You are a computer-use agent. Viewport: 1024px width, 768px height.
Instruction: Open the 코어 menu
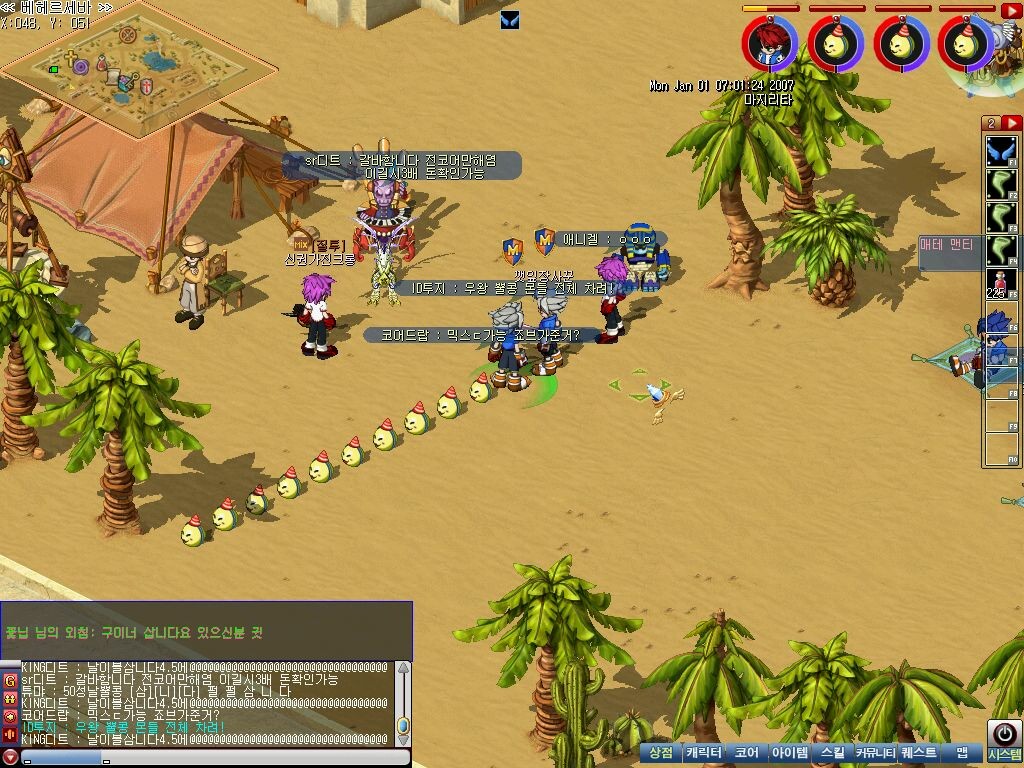click(x=746, y=753)
